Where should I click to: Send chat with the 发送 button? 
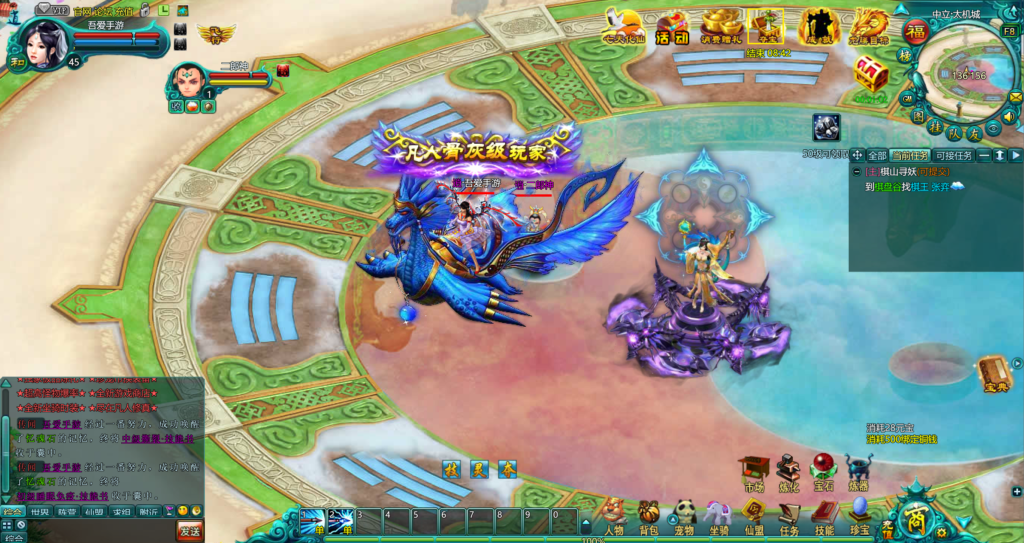[189, 527]
